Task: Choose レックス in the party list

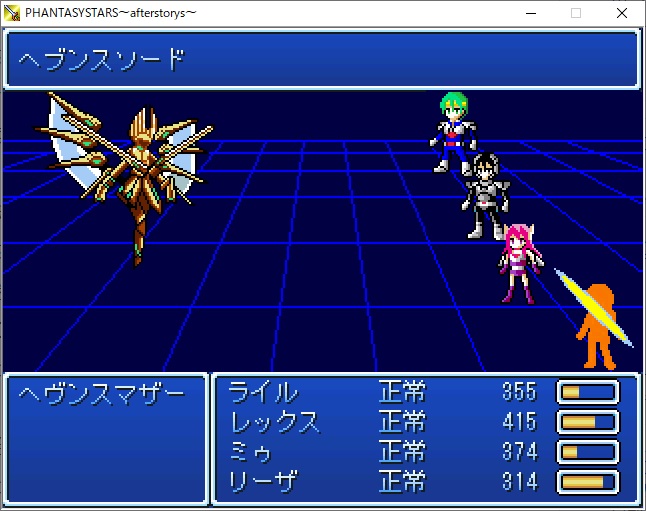Action: [275, 421]
